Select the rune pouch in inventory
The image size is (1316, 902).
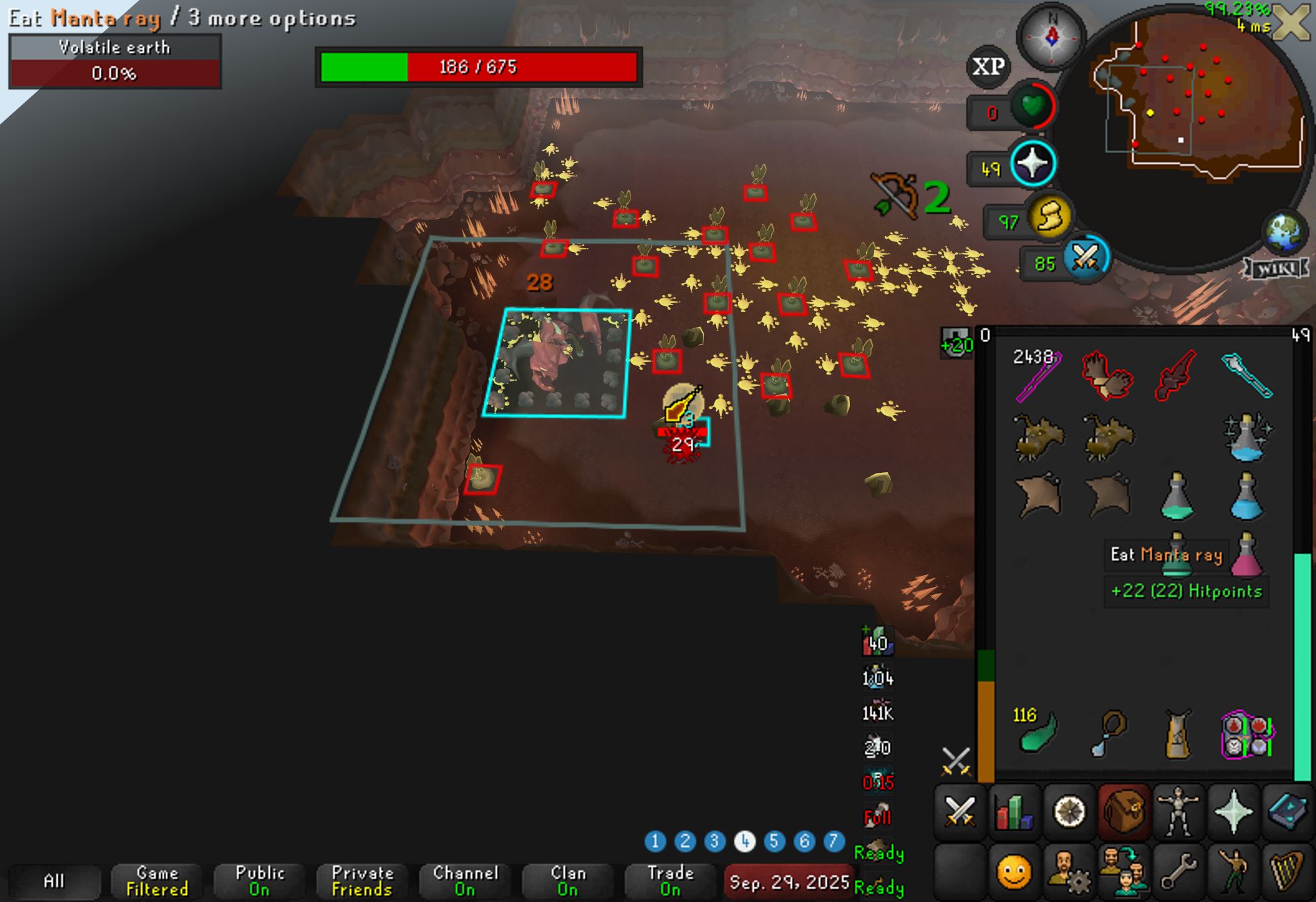1247,735
